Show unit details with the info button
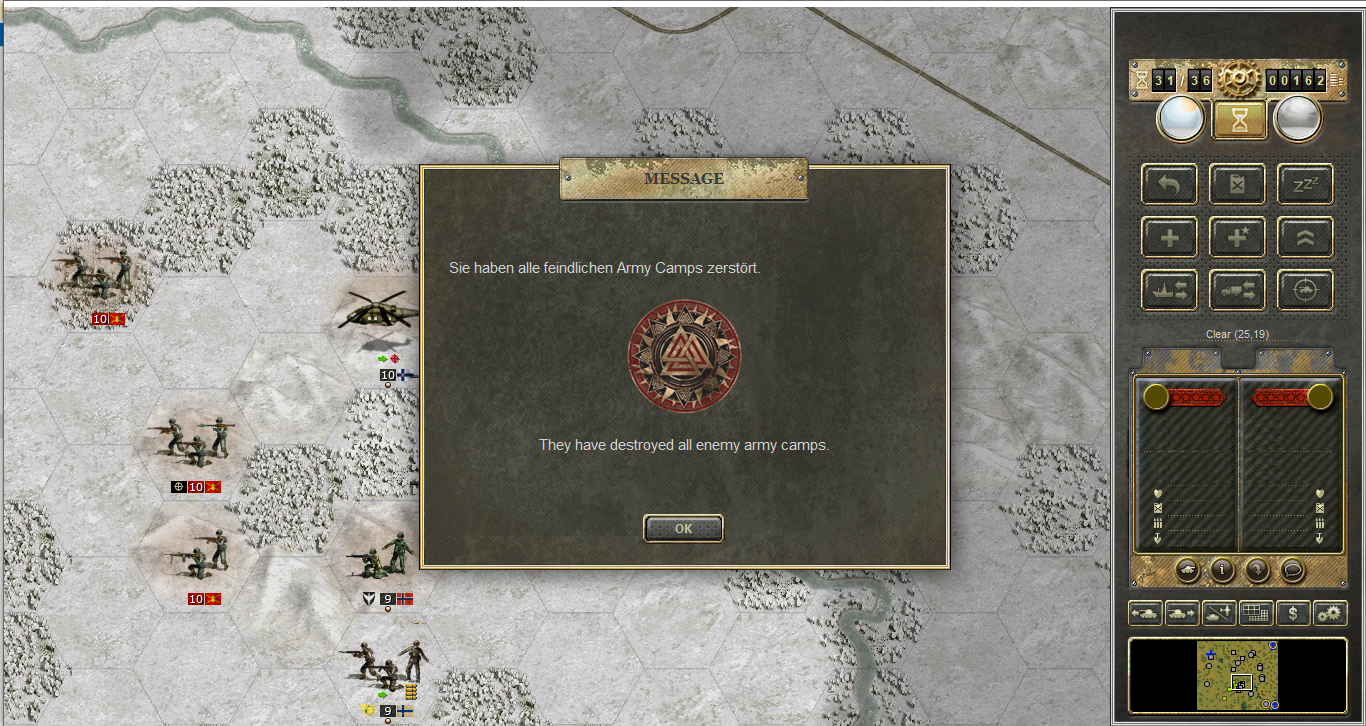The width and height of the screenshot is (1366, 726). pyautogui.click(x=1222, y=570)
